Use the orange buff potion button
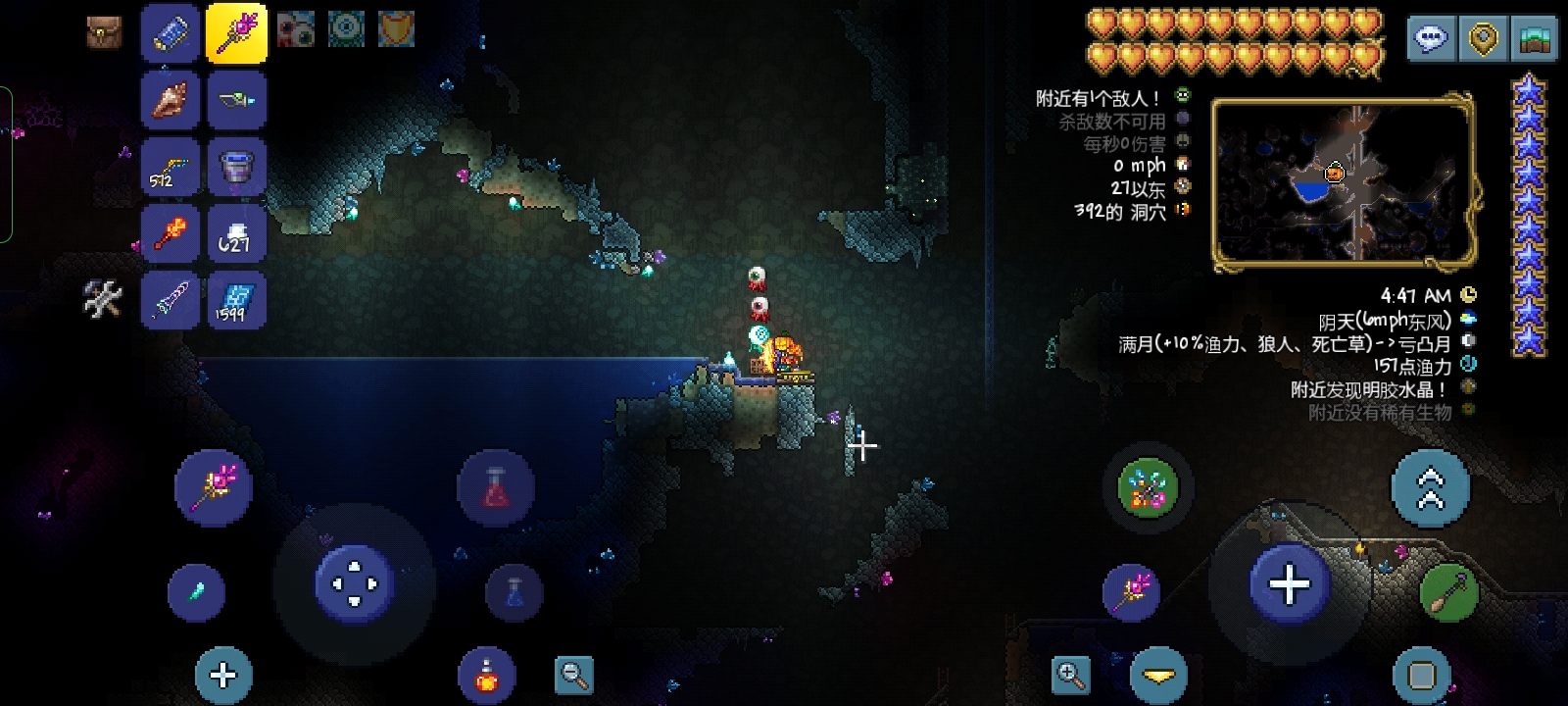The height and width of the screenshot is (706, 1568). [x=486, y=675]
